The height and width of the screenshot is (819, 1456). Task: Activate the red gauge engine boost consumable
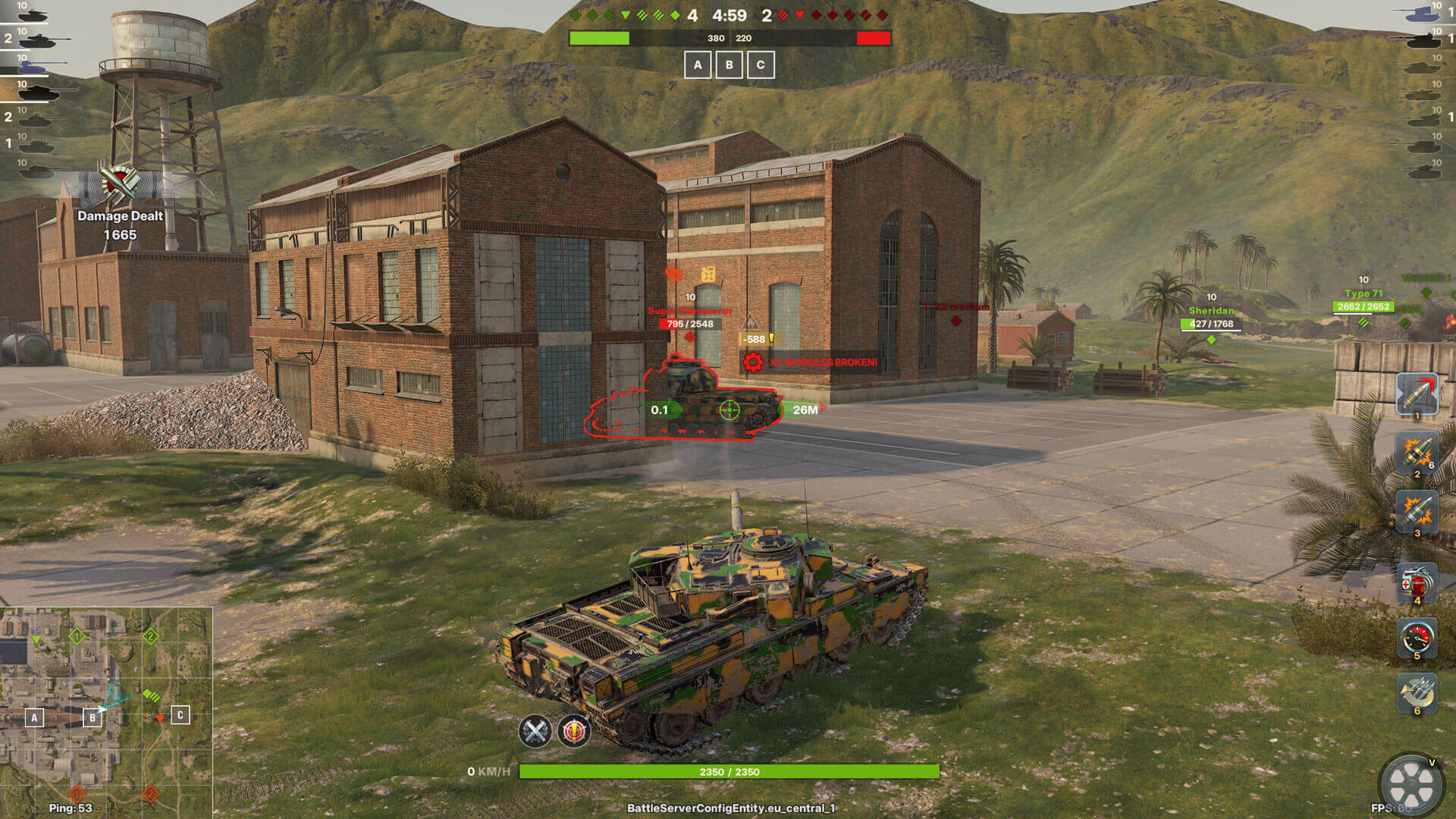[x=1417, y=638]
